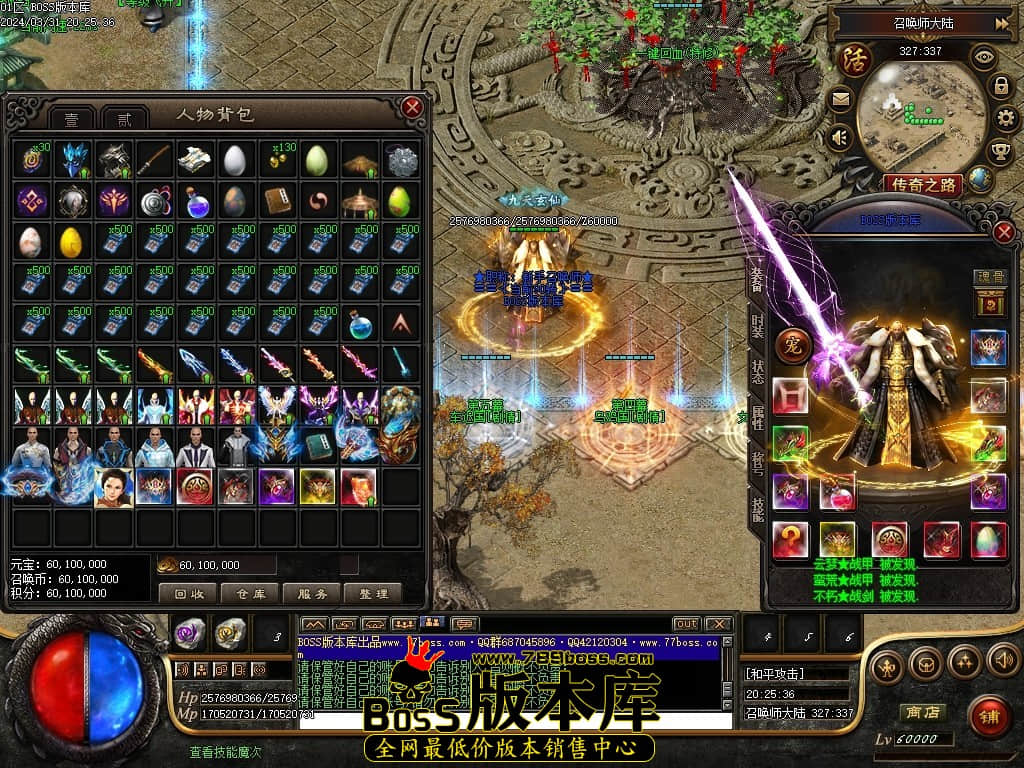Sort the bag with 整理 button
This screenshot has width=1024, height=768.
pyautogui.click(x=372, y=594)
